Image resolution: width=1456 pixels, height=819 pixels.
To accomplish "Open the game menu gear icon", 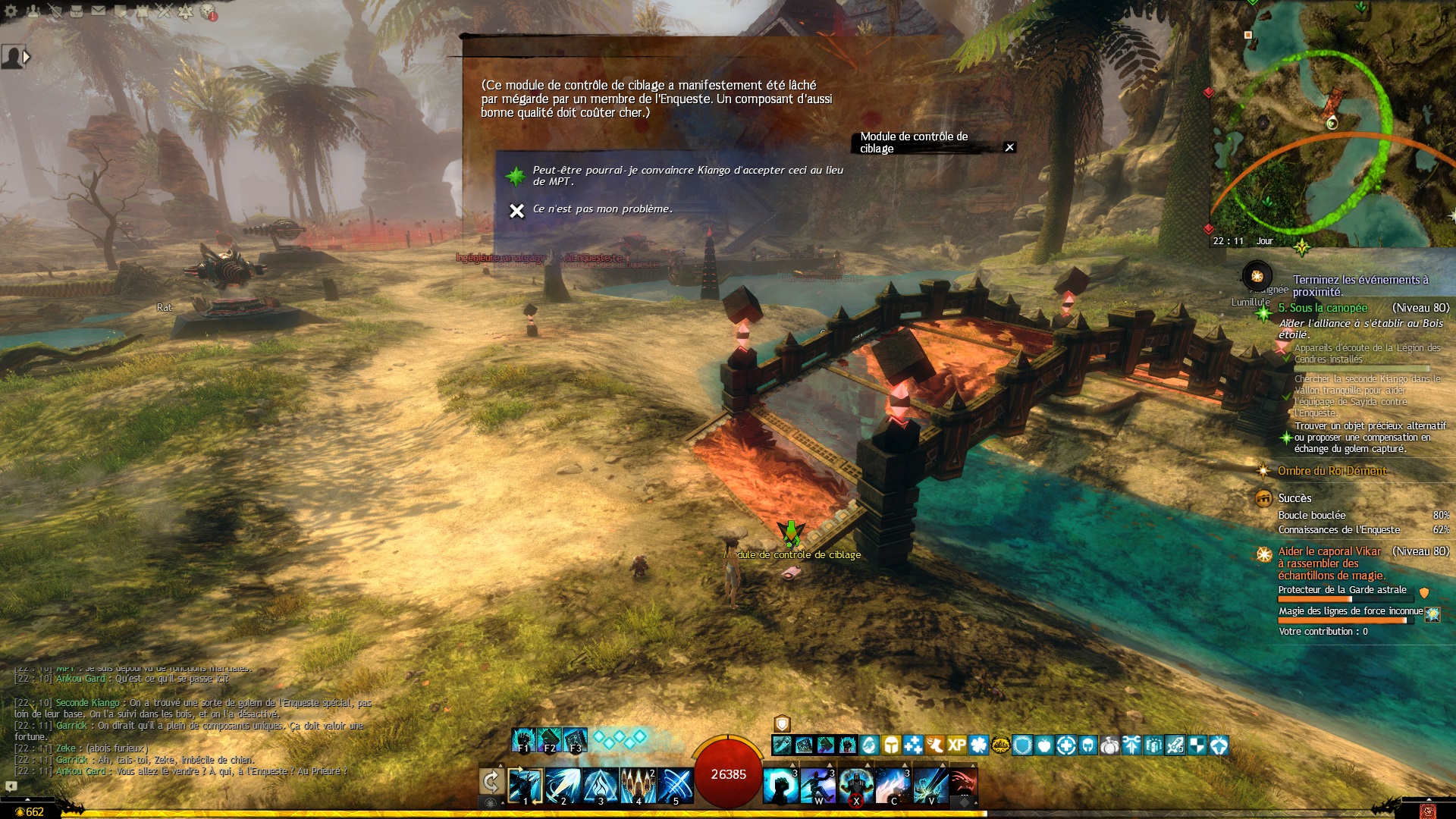I will (x=11, y=11).
